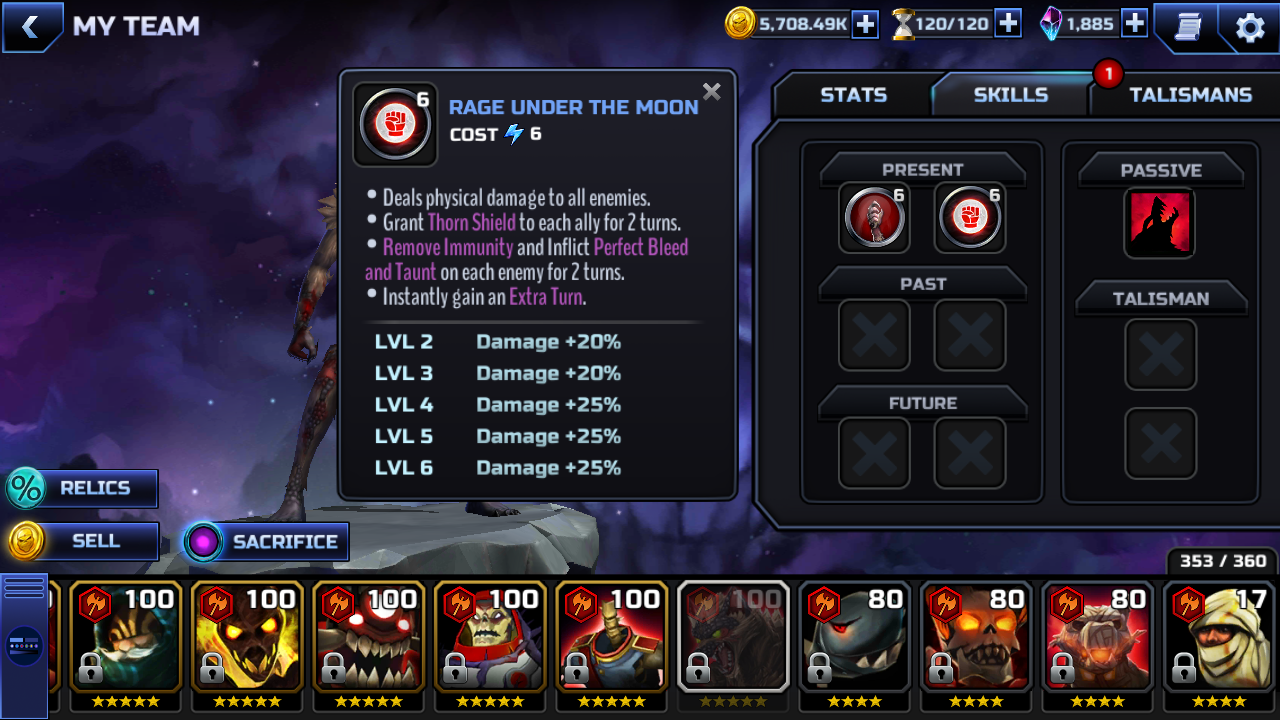
Task: Add more gold with the plus button
Action: (x=865, y=24)
